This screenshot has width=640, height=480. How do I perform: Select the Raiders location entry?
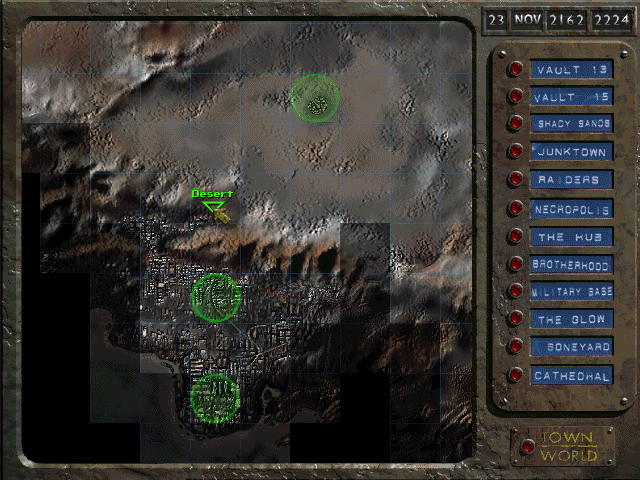coord(515,180)
